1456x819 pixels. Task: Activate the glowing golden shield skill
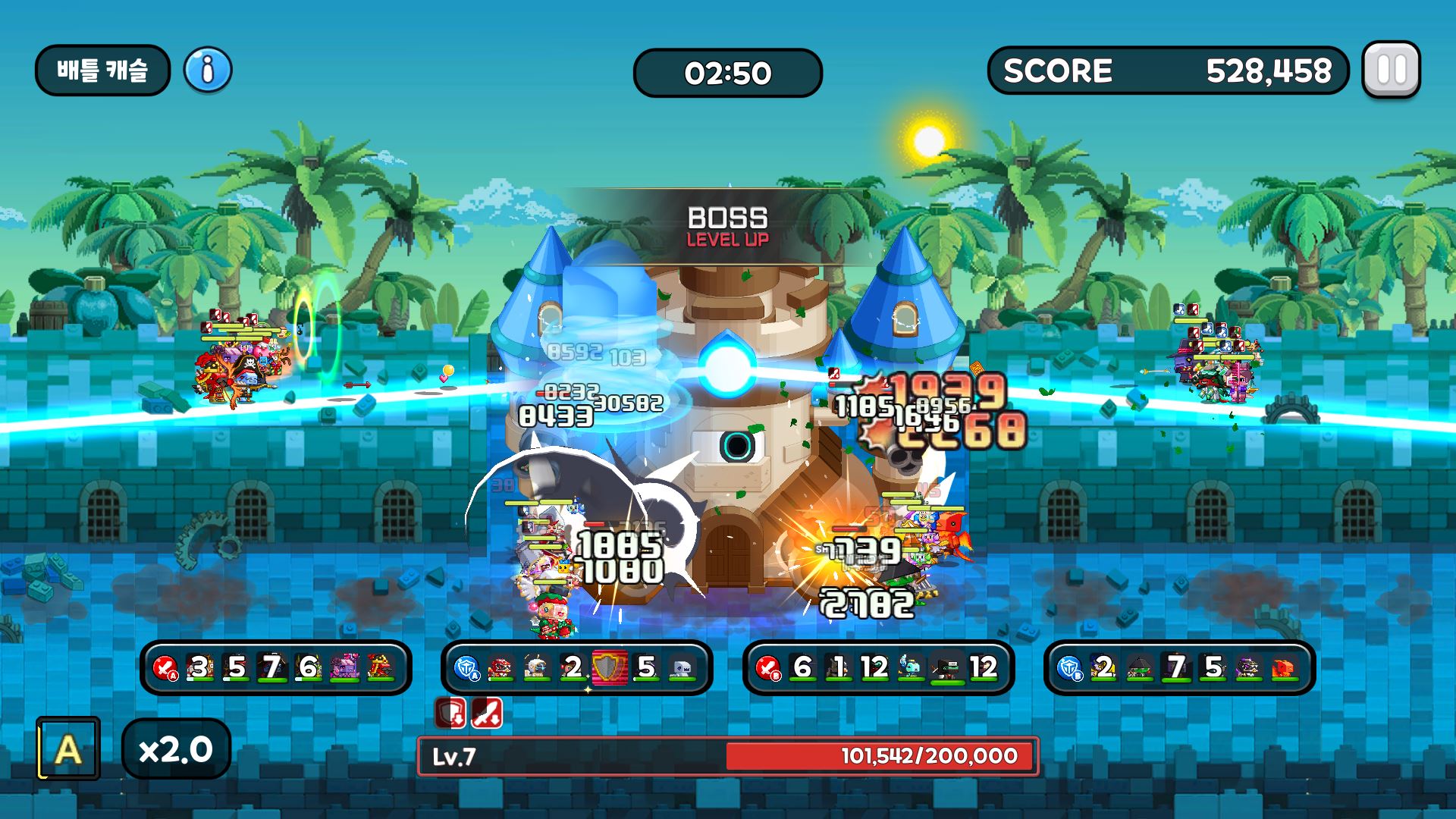[x=610, y=668]
